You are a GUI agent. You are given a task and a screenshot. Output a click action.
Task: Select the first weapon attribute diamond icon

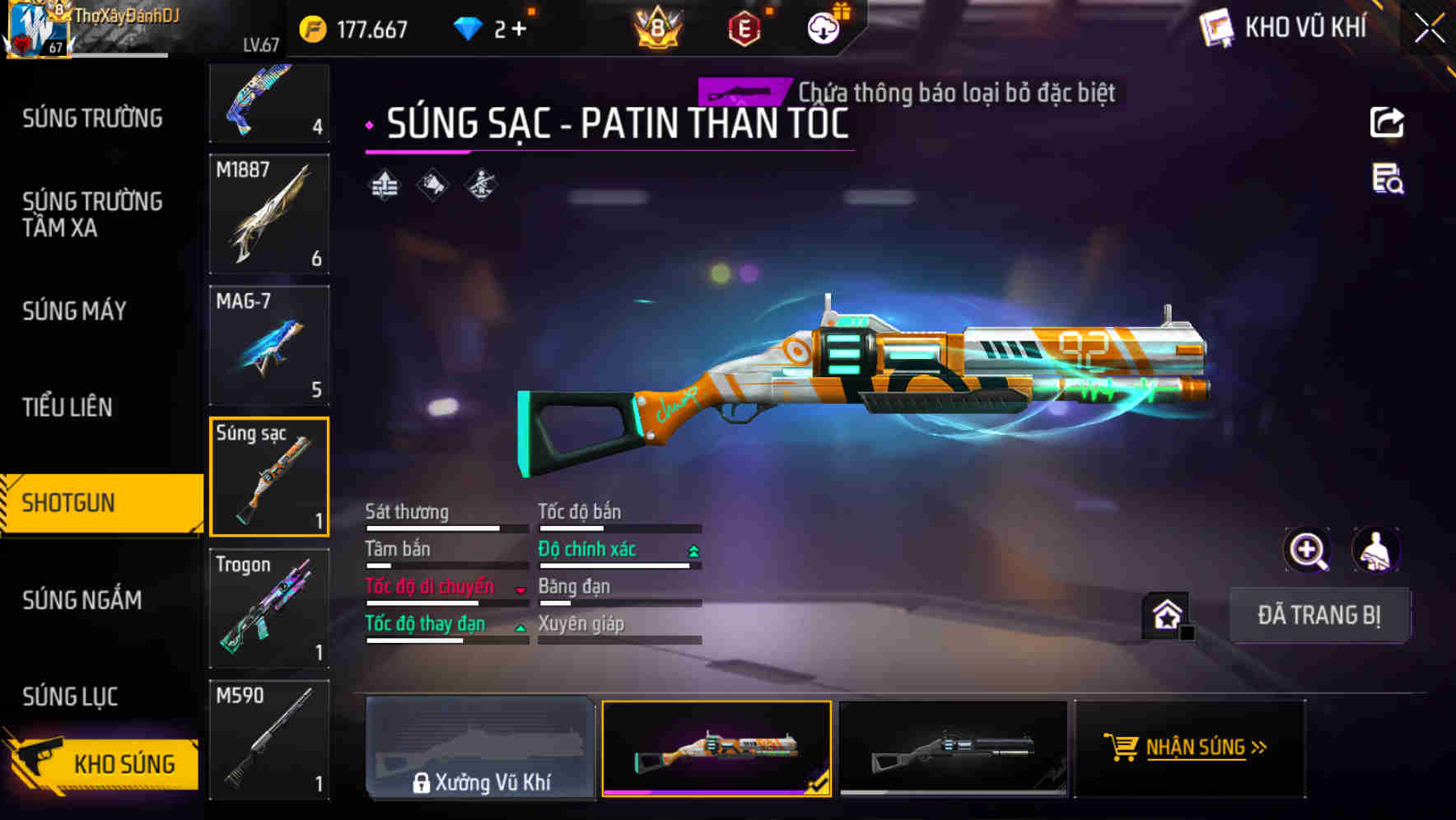pyautogui.click(x=382, y=183)
